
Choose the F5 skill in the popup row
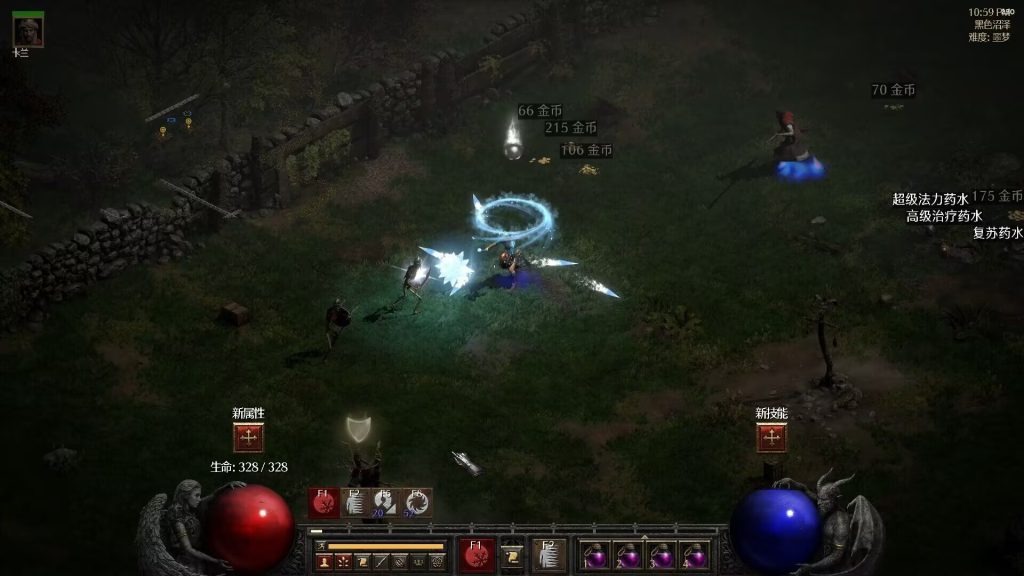[x=385, y=503]
